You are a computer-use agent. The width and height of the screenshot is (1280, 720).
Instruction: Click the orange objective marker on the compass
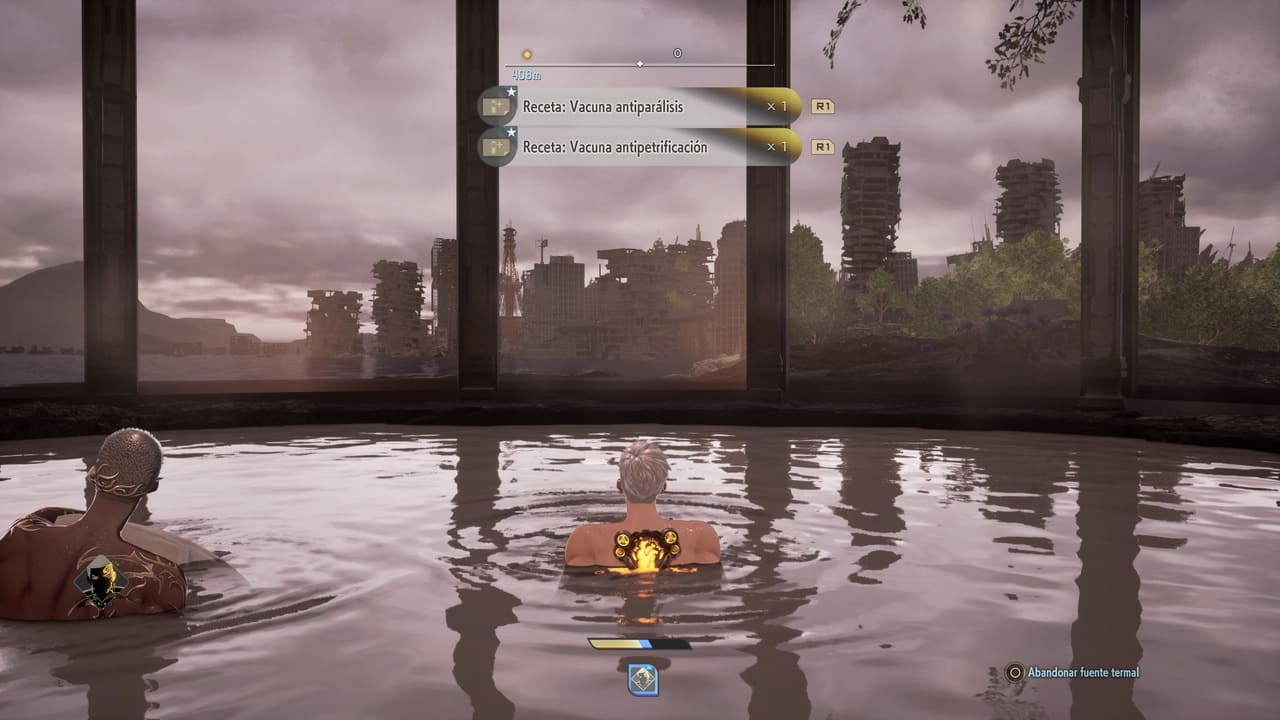pyautogui.click(x=527, y=54)
